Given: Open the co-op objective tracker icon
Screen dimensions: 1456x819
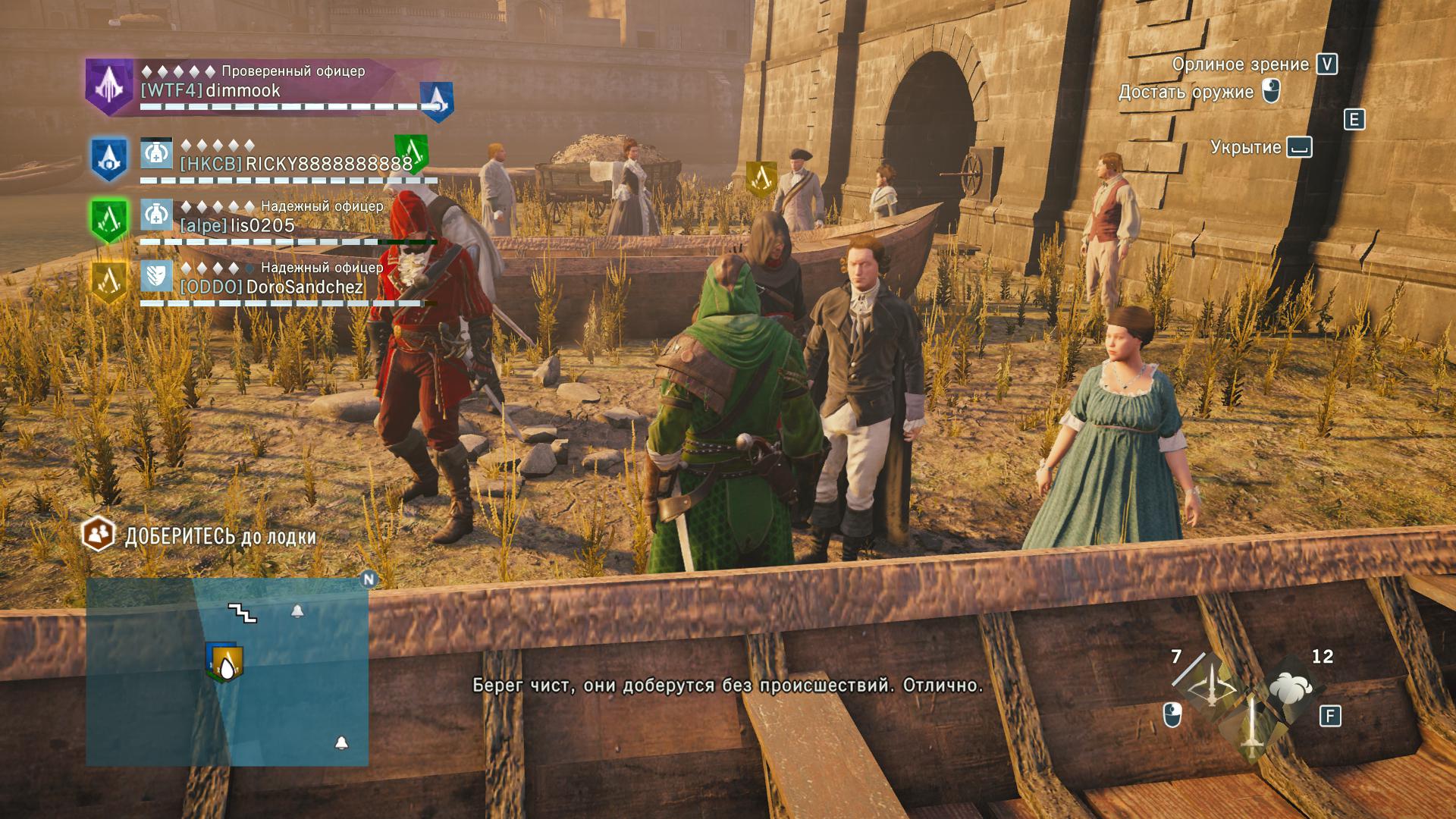Looking at the screenshot, I should click(98, 535).
